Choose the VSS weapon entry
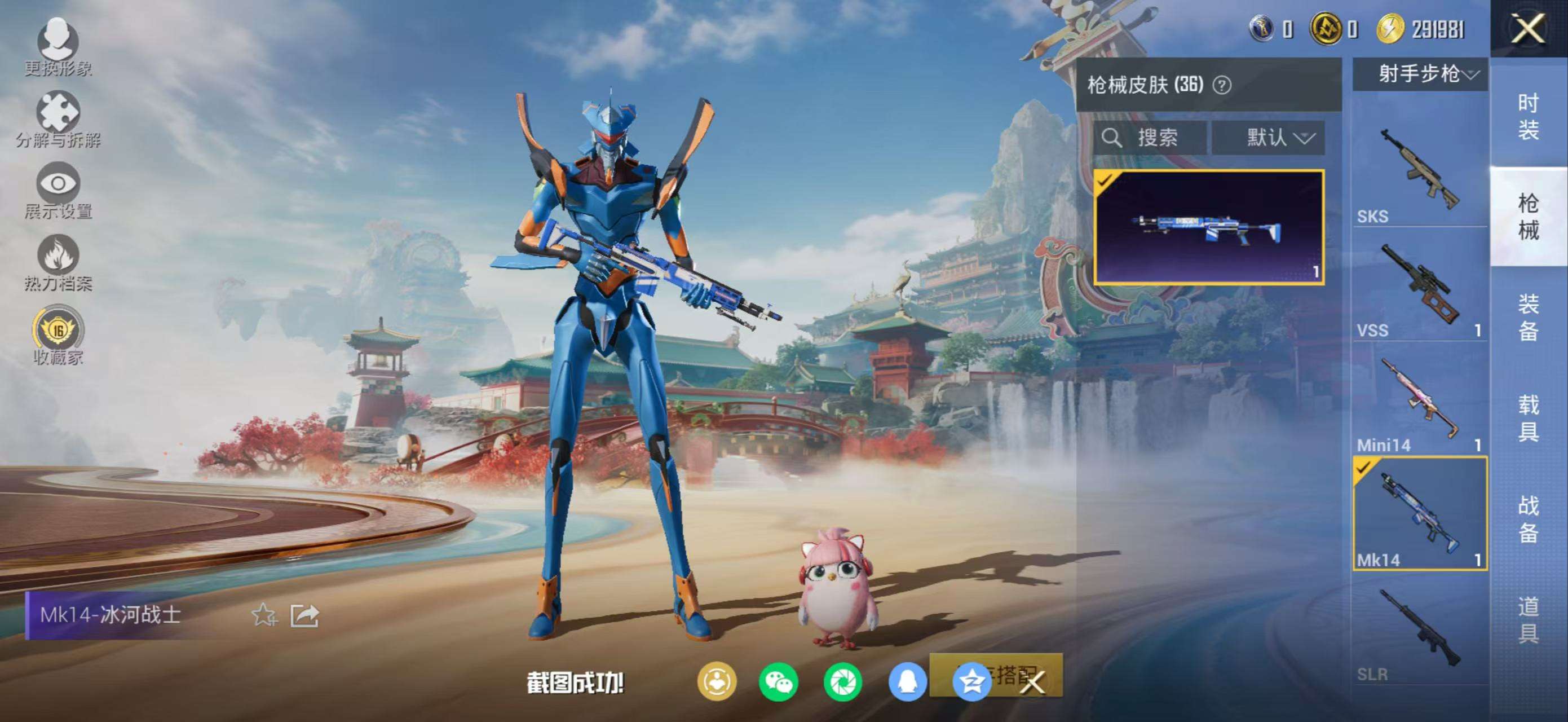This screenshot has height=722, width=1568. (1419, 287)
